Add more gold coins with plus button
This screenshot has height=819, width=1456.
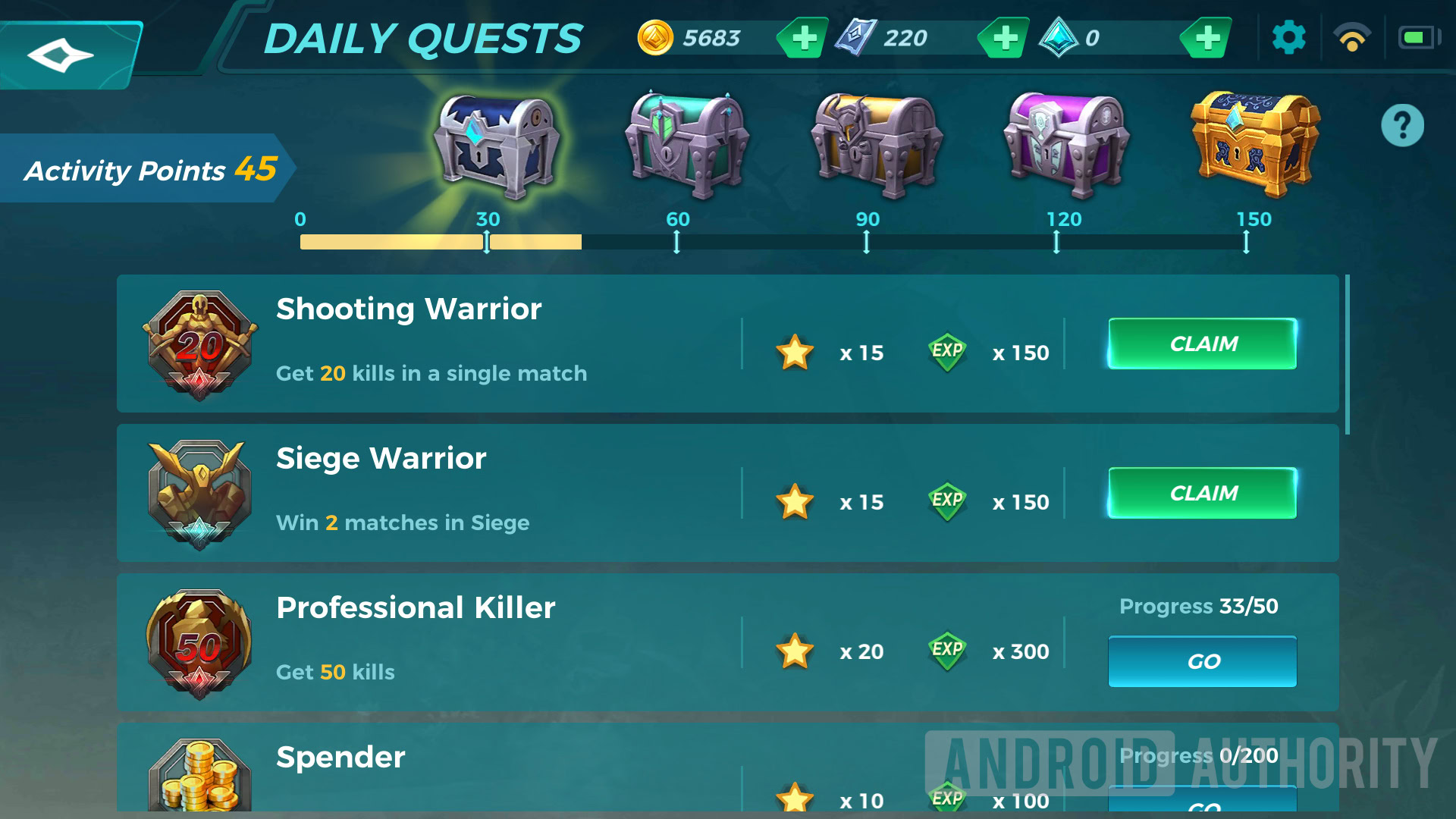[804, 38]
